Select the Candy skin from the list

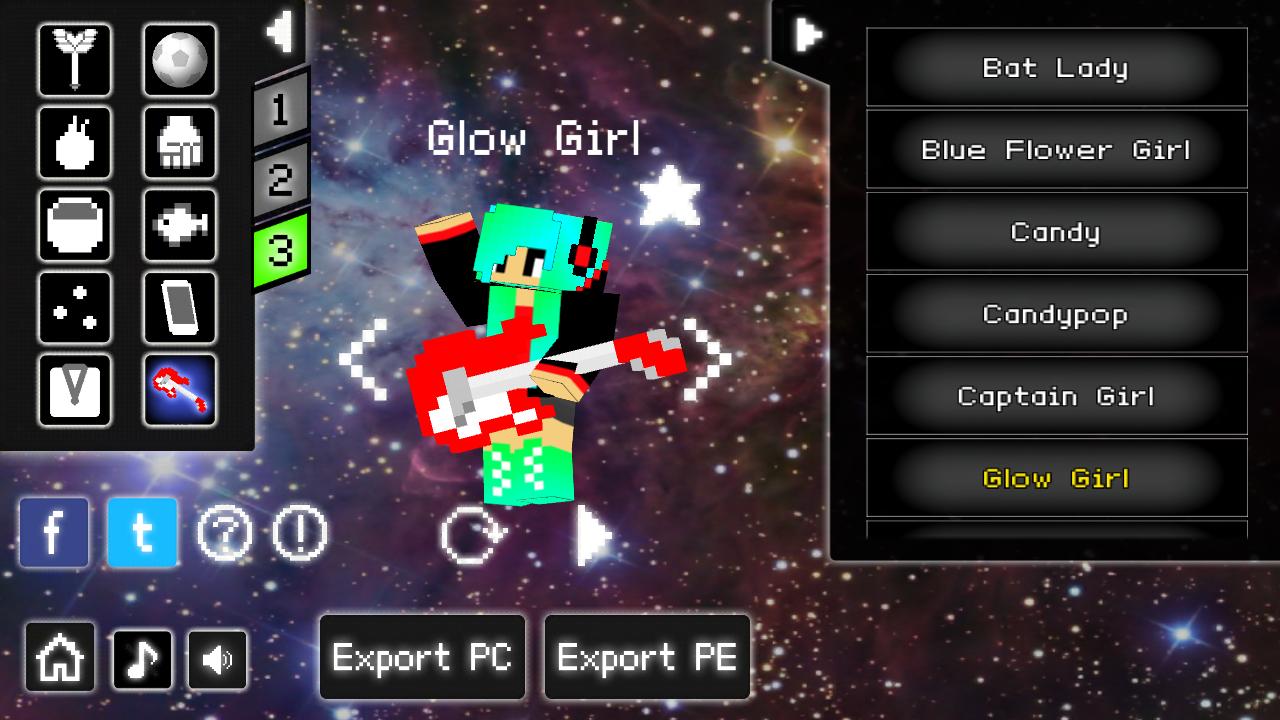[x=1056, y=231]
